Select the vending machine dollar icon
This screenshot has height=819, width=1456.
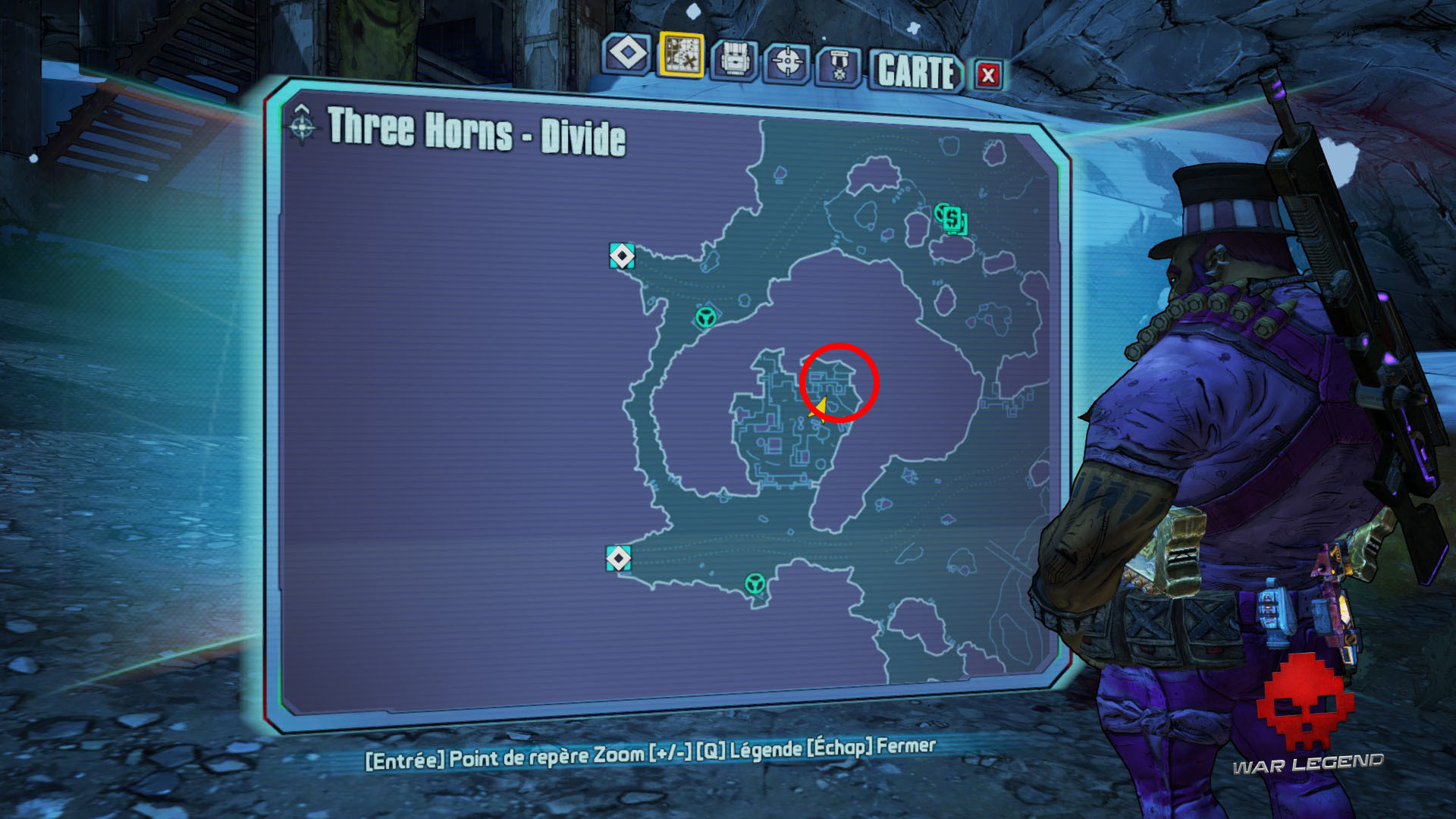952,221
